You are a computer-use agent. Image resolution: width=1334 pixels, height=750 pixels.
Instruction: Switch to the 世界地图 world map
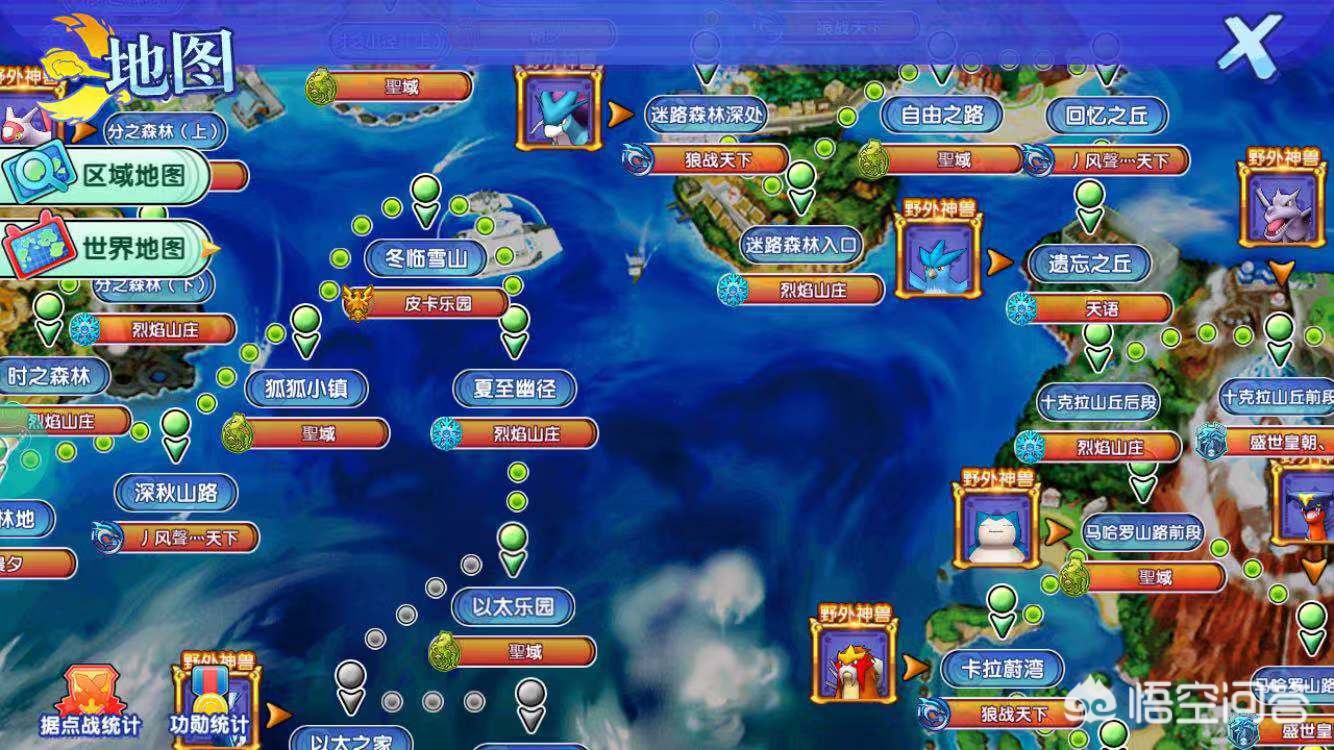coord(108,248)
